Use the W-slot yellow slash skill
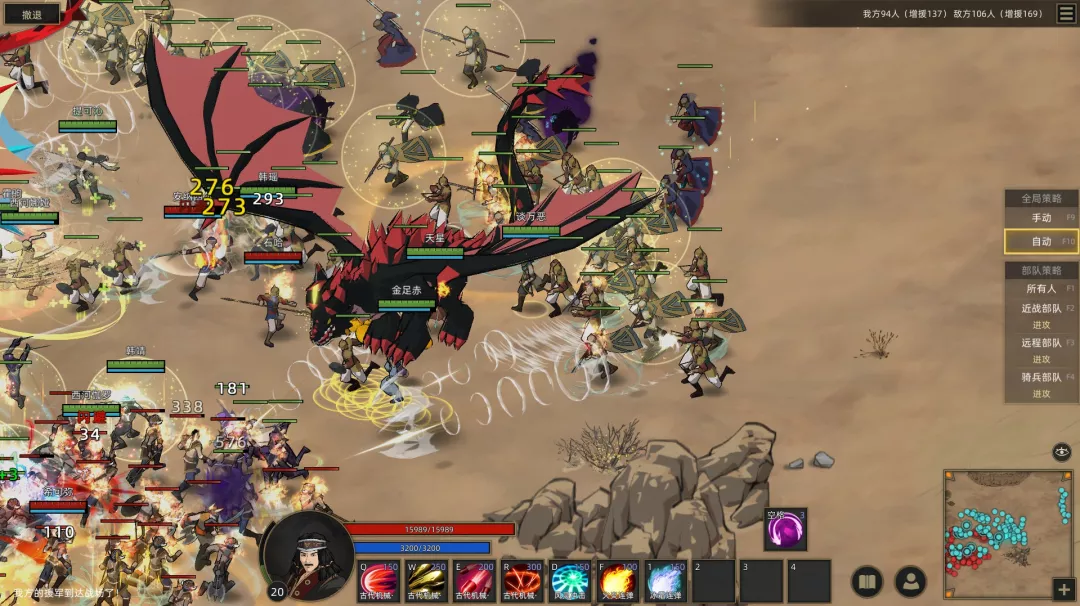 pos(427,581)
